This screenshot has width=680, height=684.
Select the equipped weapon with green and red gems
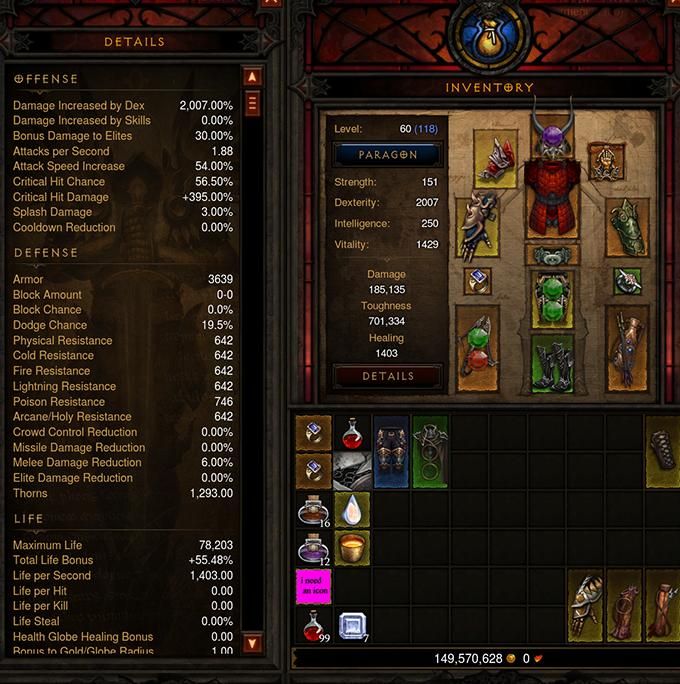(477, 346)
